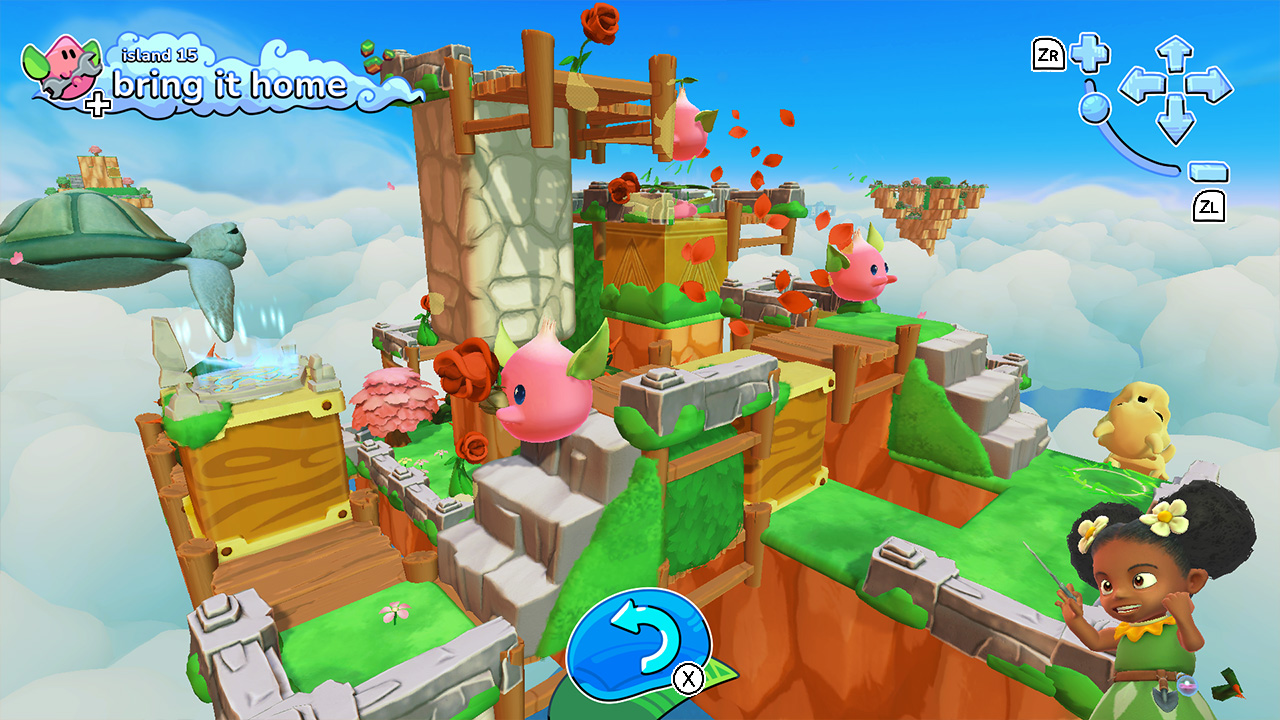
Task: Click the left camera rotation arrow
Action: (x=1142, y=85)
